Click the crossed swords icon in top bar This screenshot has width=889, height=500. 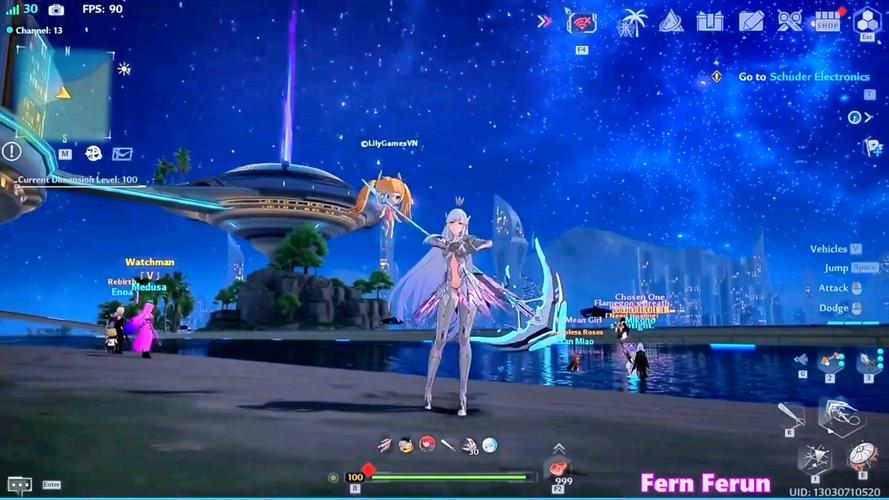coord(790,21)
